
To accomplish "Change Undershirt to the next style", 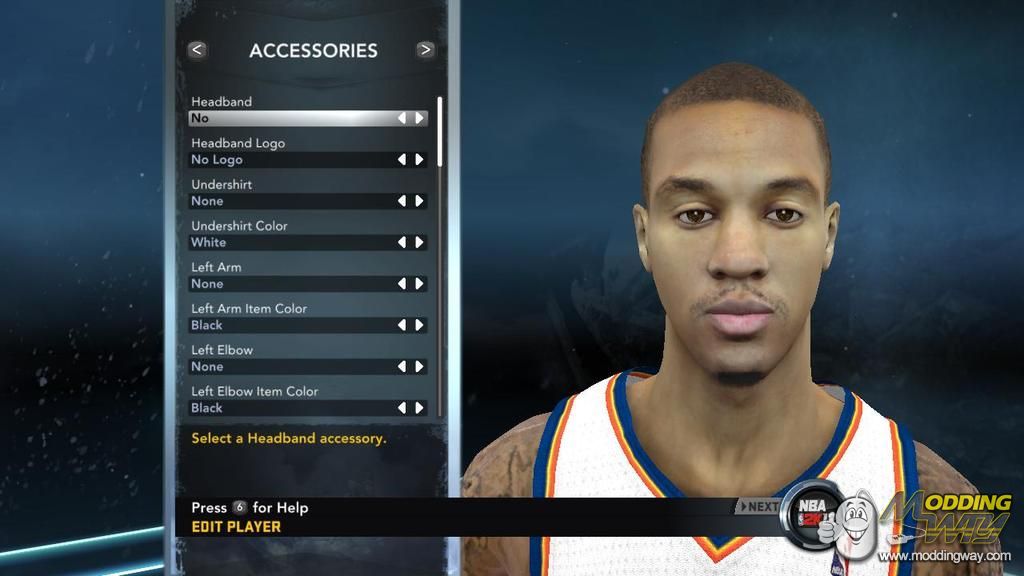I will coord(420,201).
